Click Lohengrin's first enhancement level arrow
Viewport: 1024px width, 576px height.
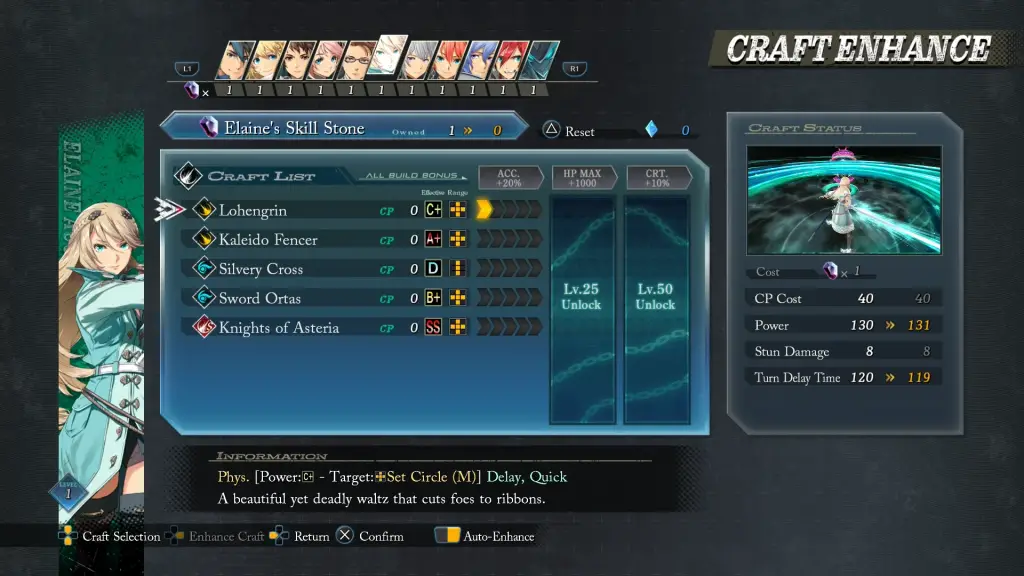(484, 210)
